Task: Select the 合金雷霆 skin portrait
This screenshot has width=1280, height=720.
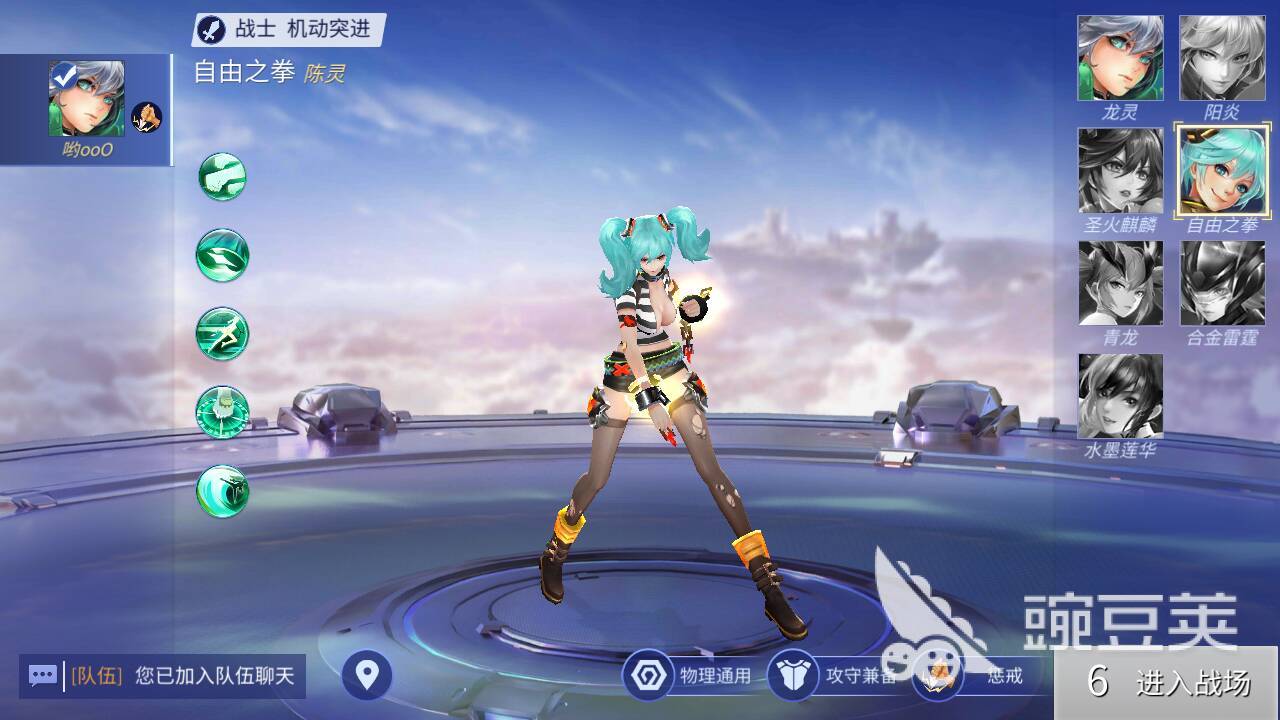Action: pos(1222,283)
